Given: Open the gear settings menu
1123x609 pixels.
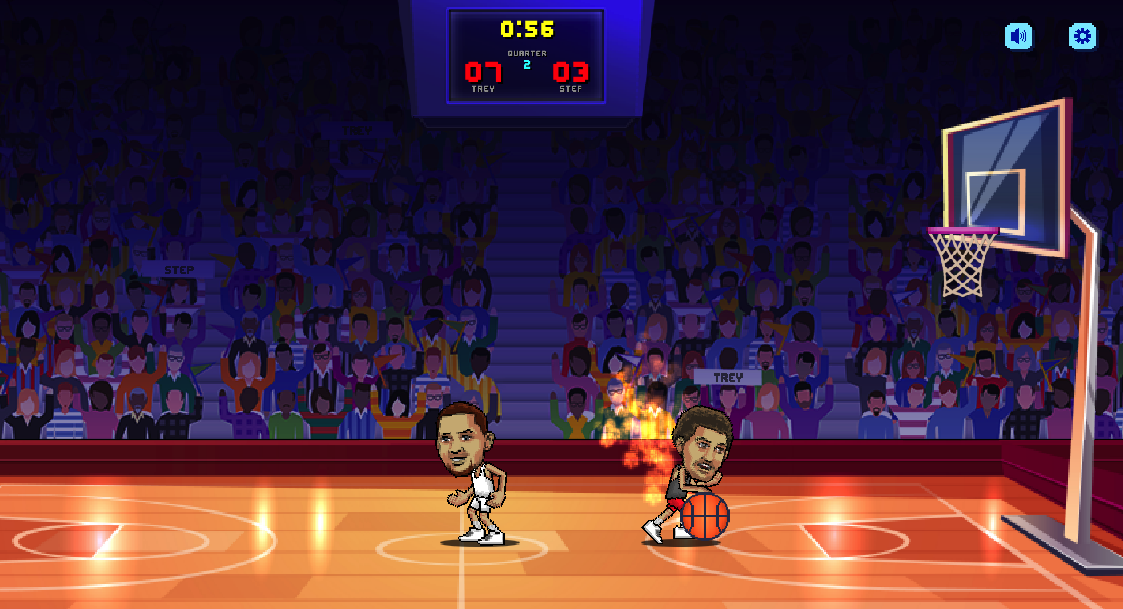Looking at the screenshot, I should click(1082, 37).
